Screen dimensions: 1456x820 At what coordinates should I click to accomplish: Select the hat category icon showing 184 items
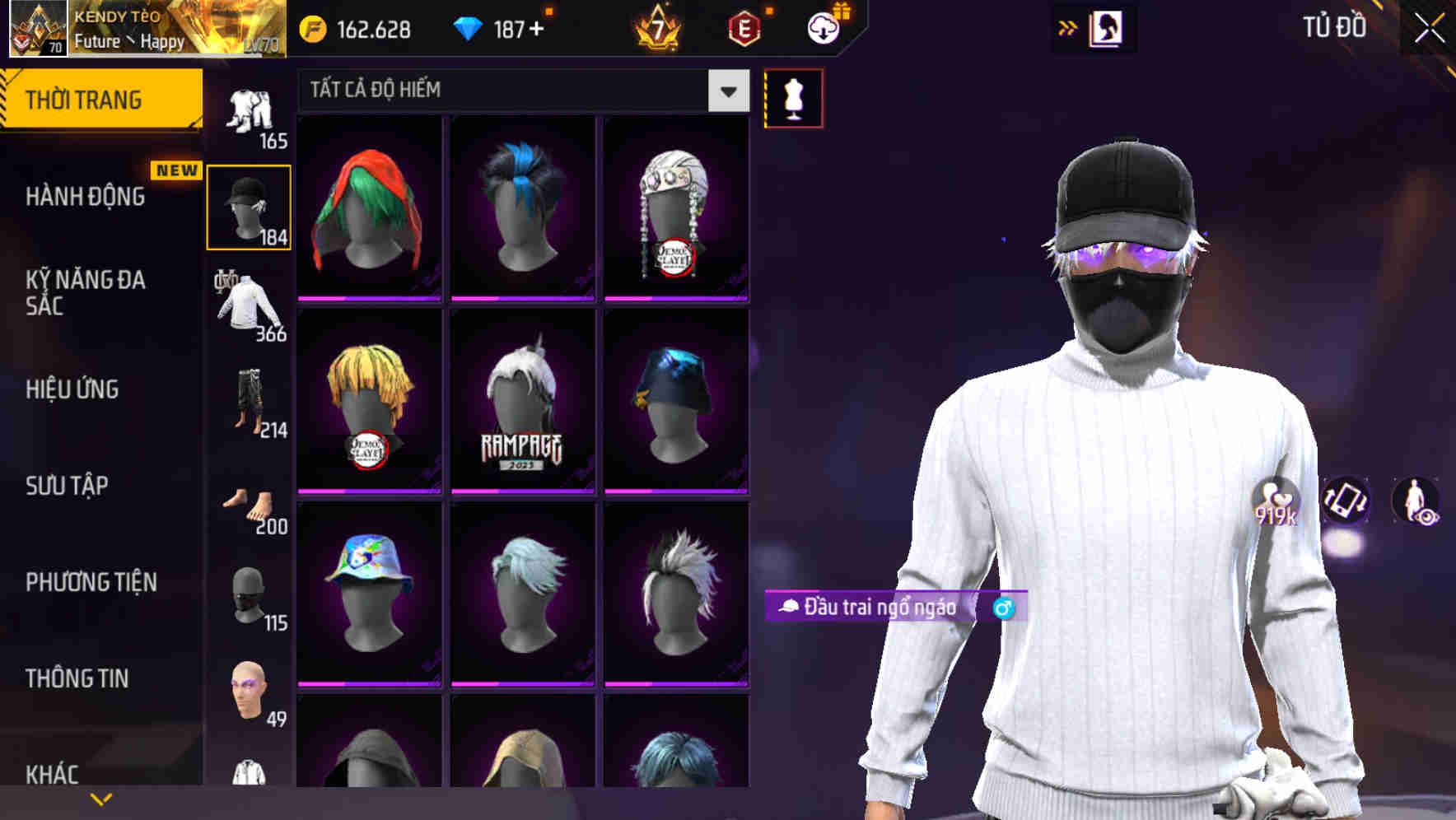click(248, 206)
